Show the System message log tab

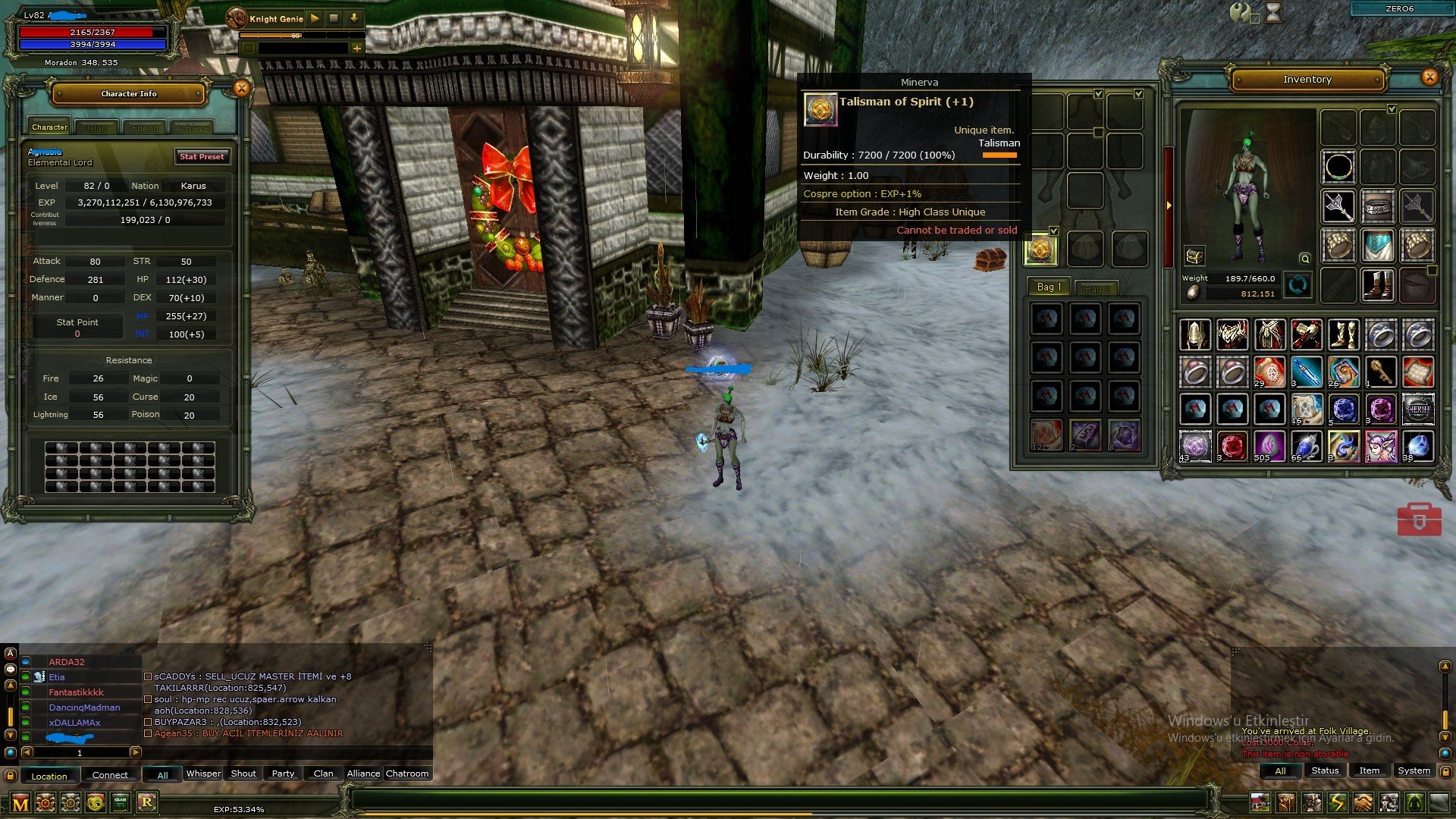click(x=1414, y=770)
